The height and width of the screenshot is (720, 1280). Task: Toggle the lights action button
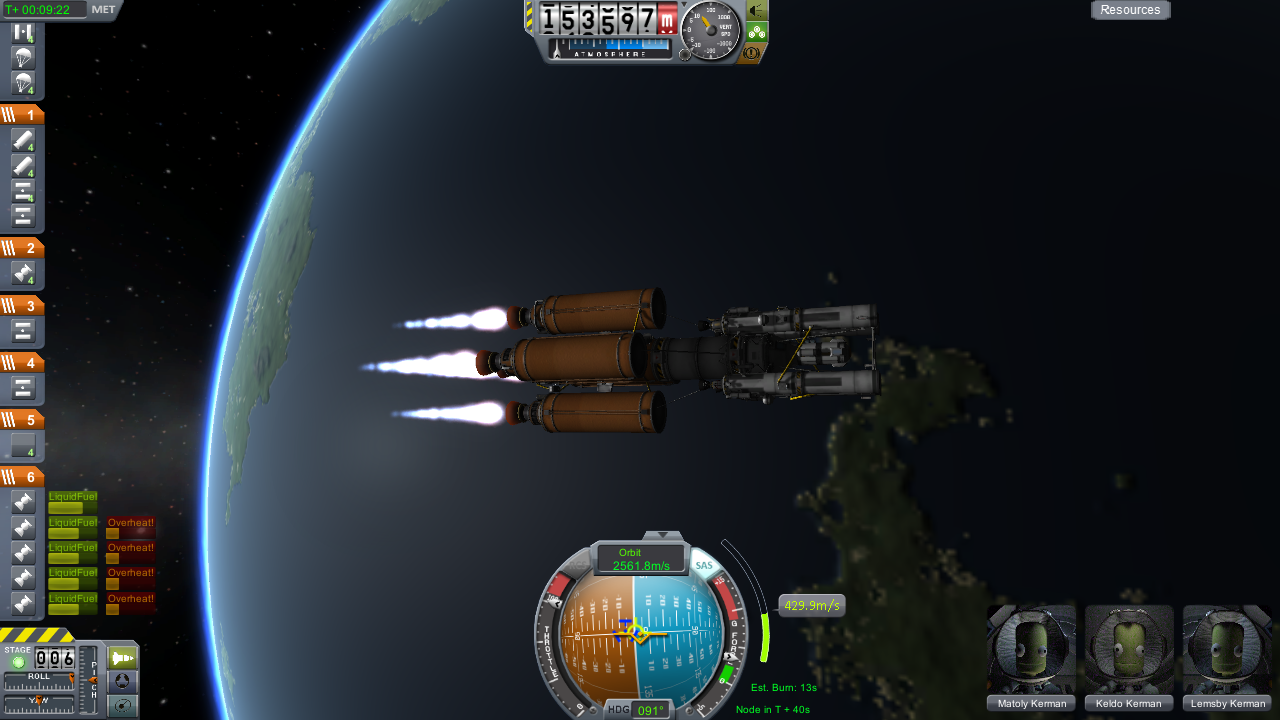[757, 10]
